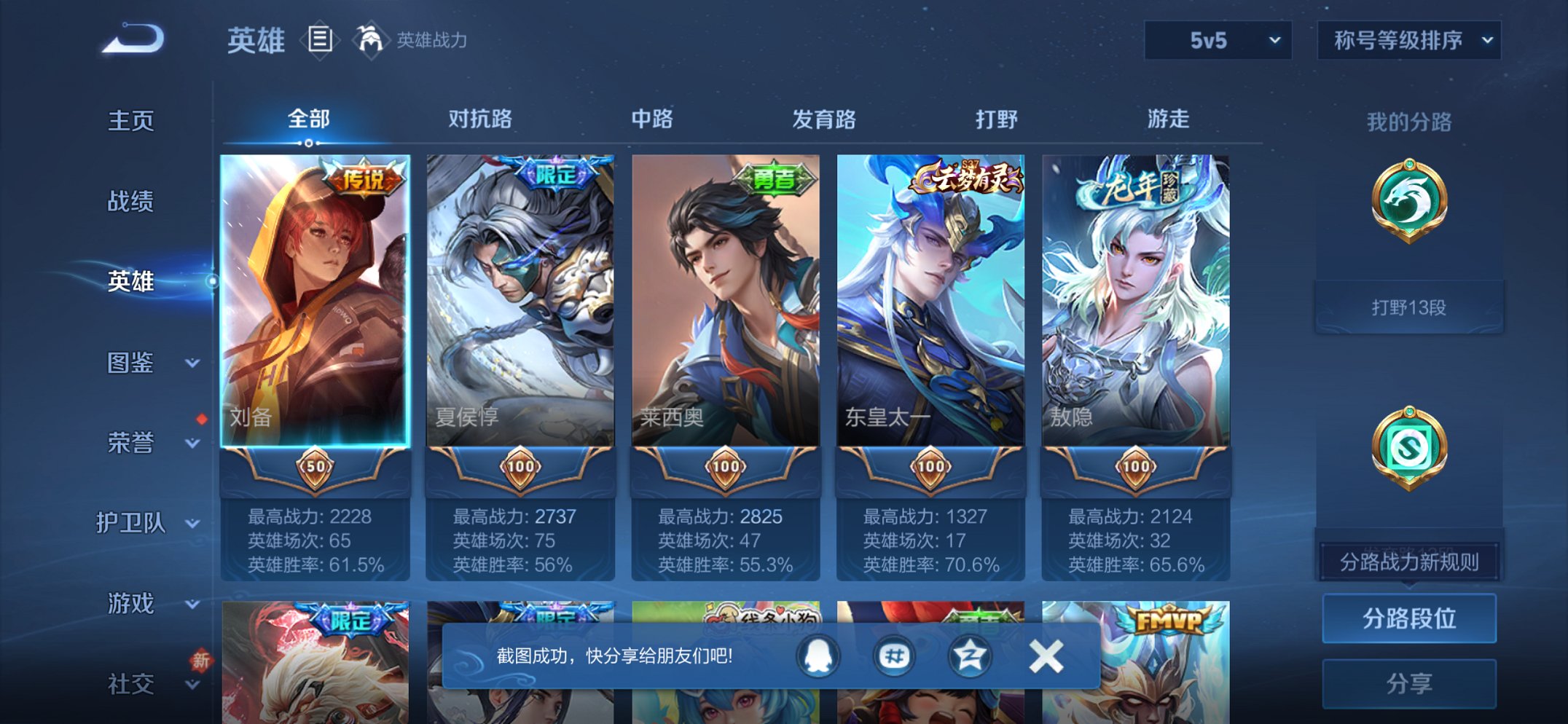Share screenshot via the WeChat moments icon
The width and height of the screenshot is (1568, 724).
pos(895,655)
